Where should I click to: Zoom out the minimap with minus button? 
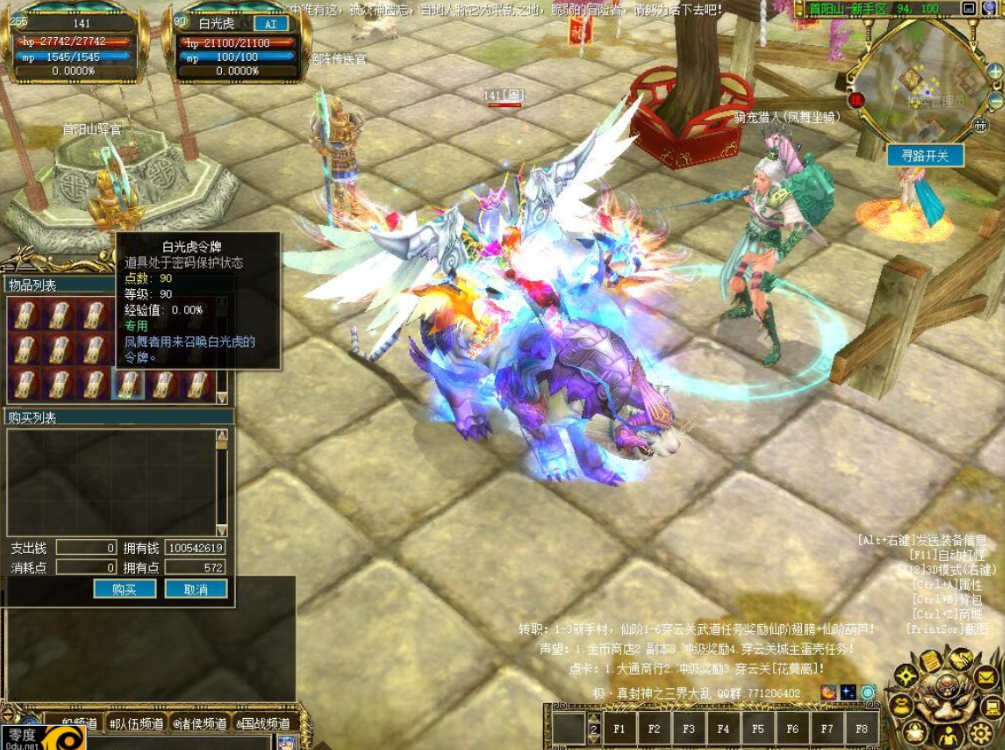pyautogui.click(x=994, y=101)
